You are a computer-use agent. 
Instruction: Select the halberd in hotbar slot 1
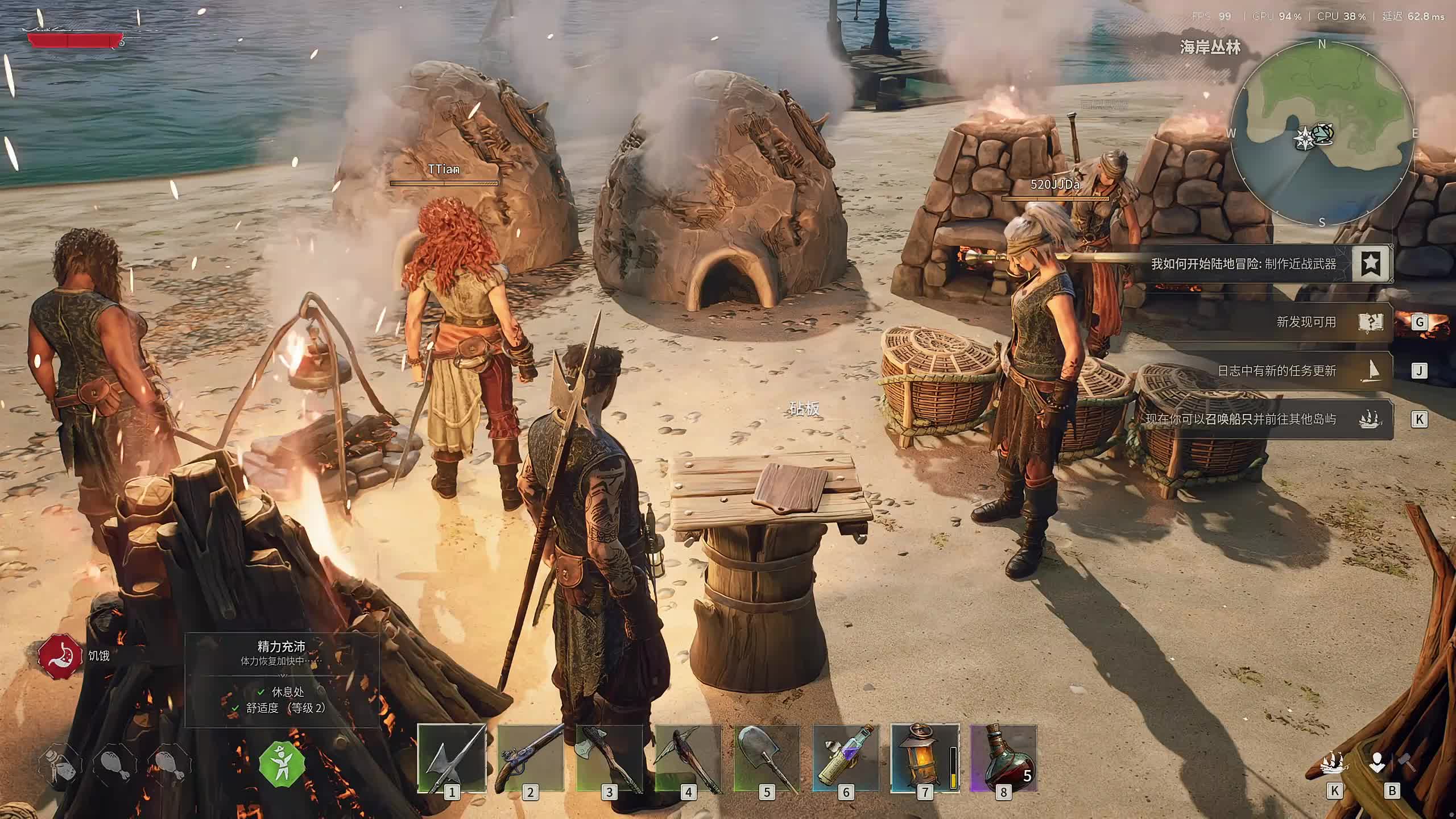point(452,758)
